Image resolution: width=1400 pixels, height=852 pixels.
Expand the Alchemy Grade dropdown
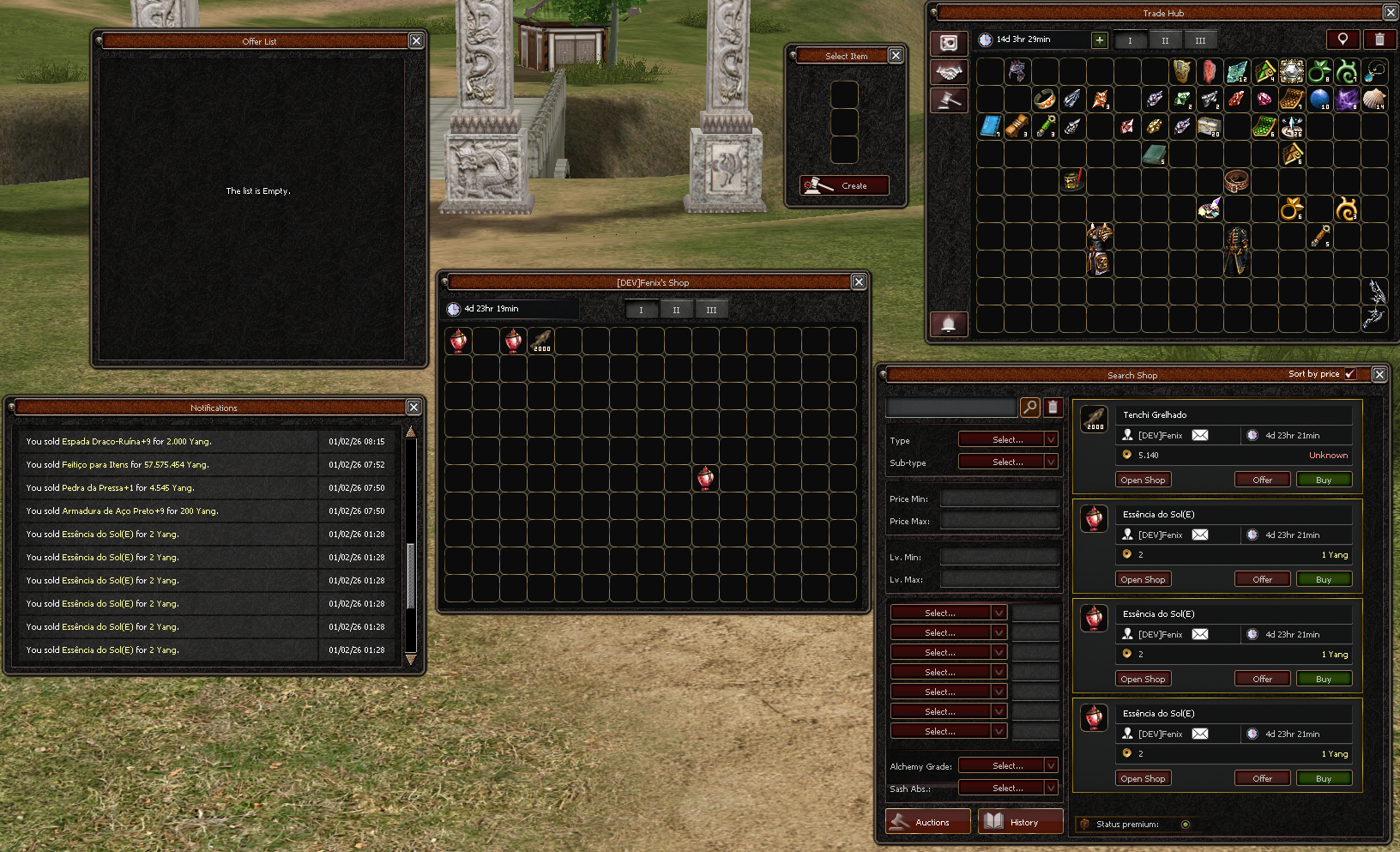point(1008,764)
